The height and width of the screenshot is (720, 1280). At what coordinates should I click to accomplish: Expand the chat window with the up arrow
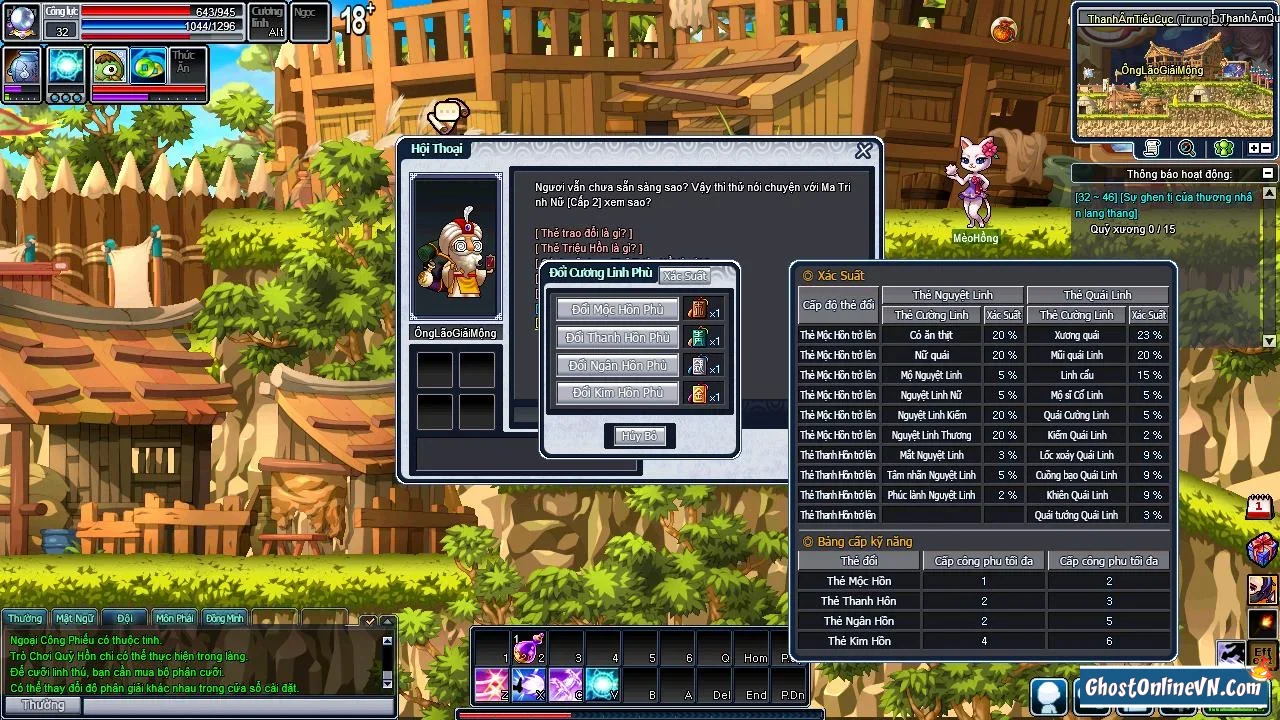[x=388, y=621]
